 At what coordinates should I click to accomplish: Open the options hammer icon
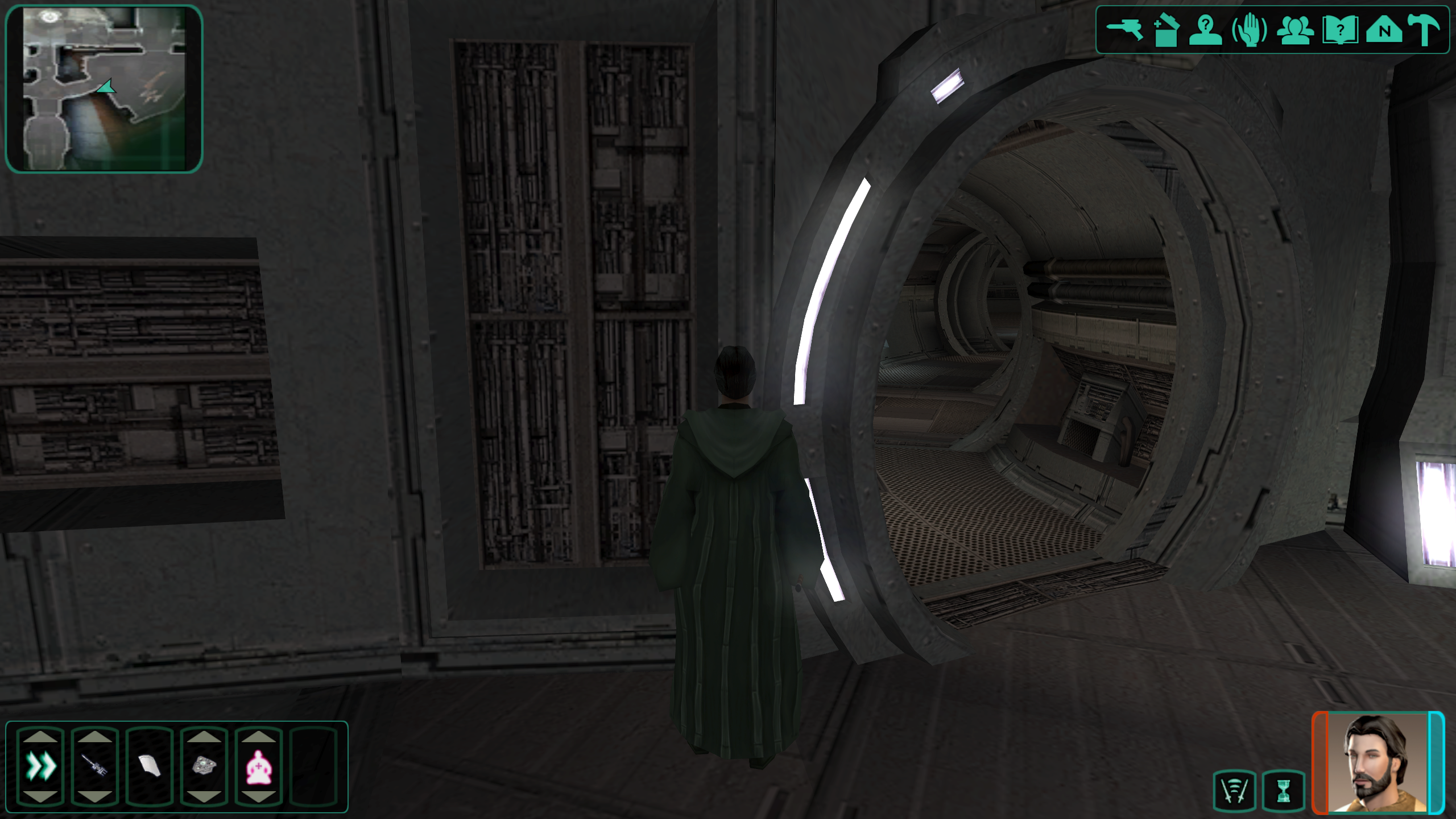point(1425,30)
